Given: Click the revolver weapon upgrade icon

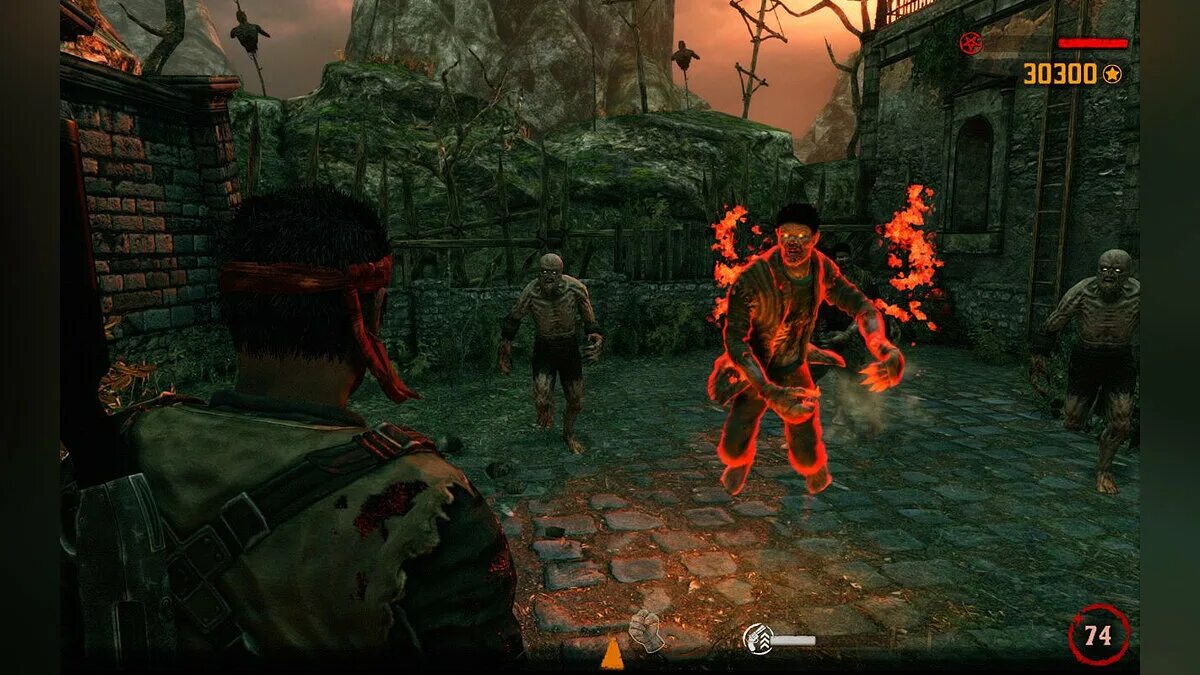Looking at the screenshot, I should (757, 637).
